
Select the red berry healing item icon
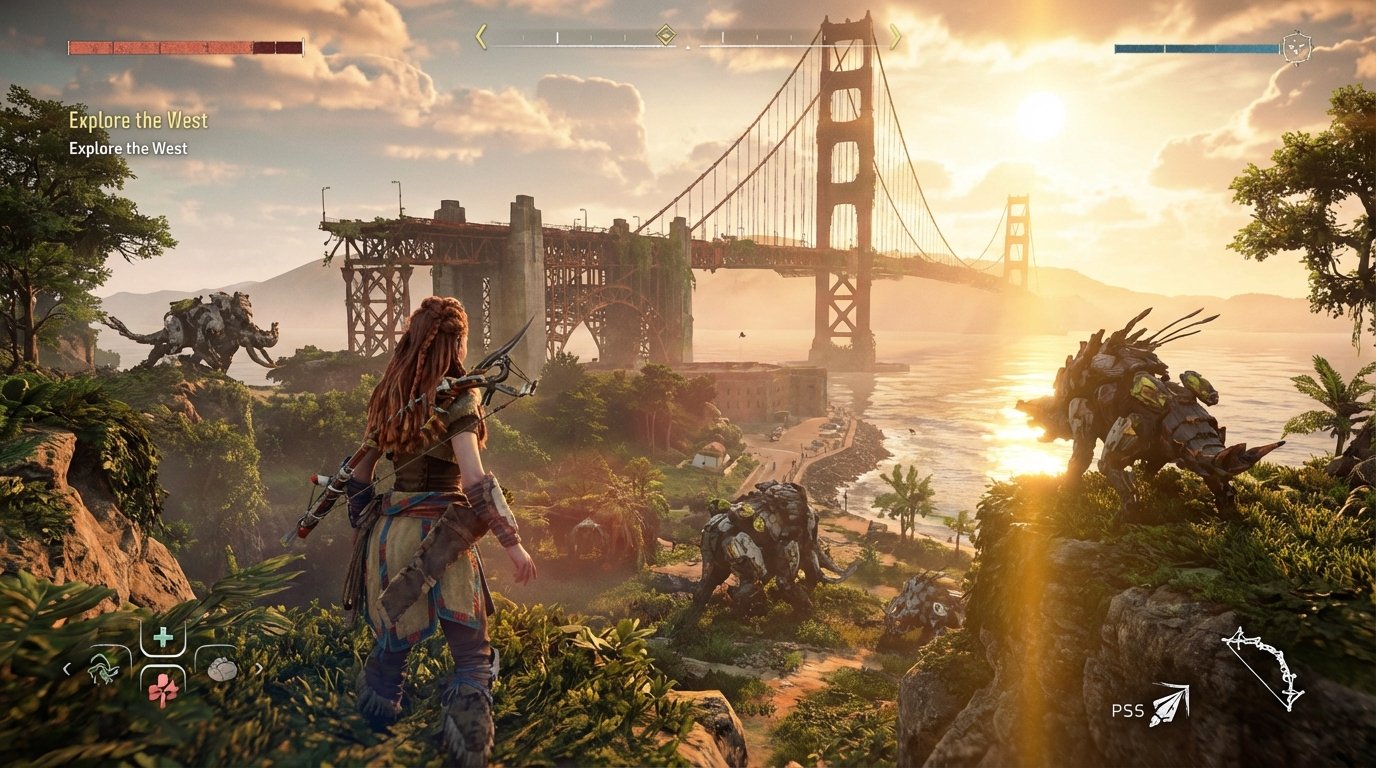pos(164,689)
